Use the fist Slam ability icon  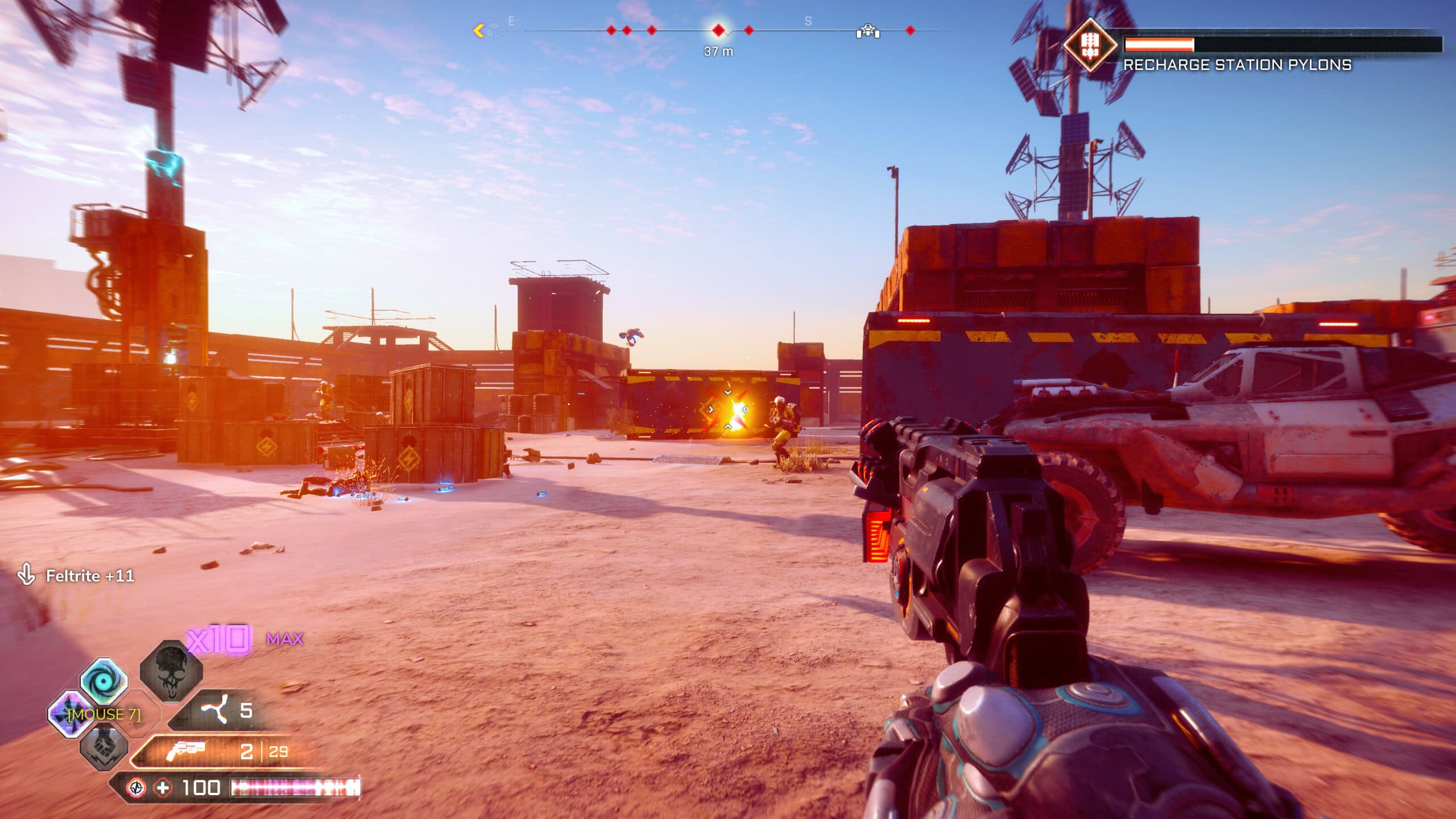[104, 747]
